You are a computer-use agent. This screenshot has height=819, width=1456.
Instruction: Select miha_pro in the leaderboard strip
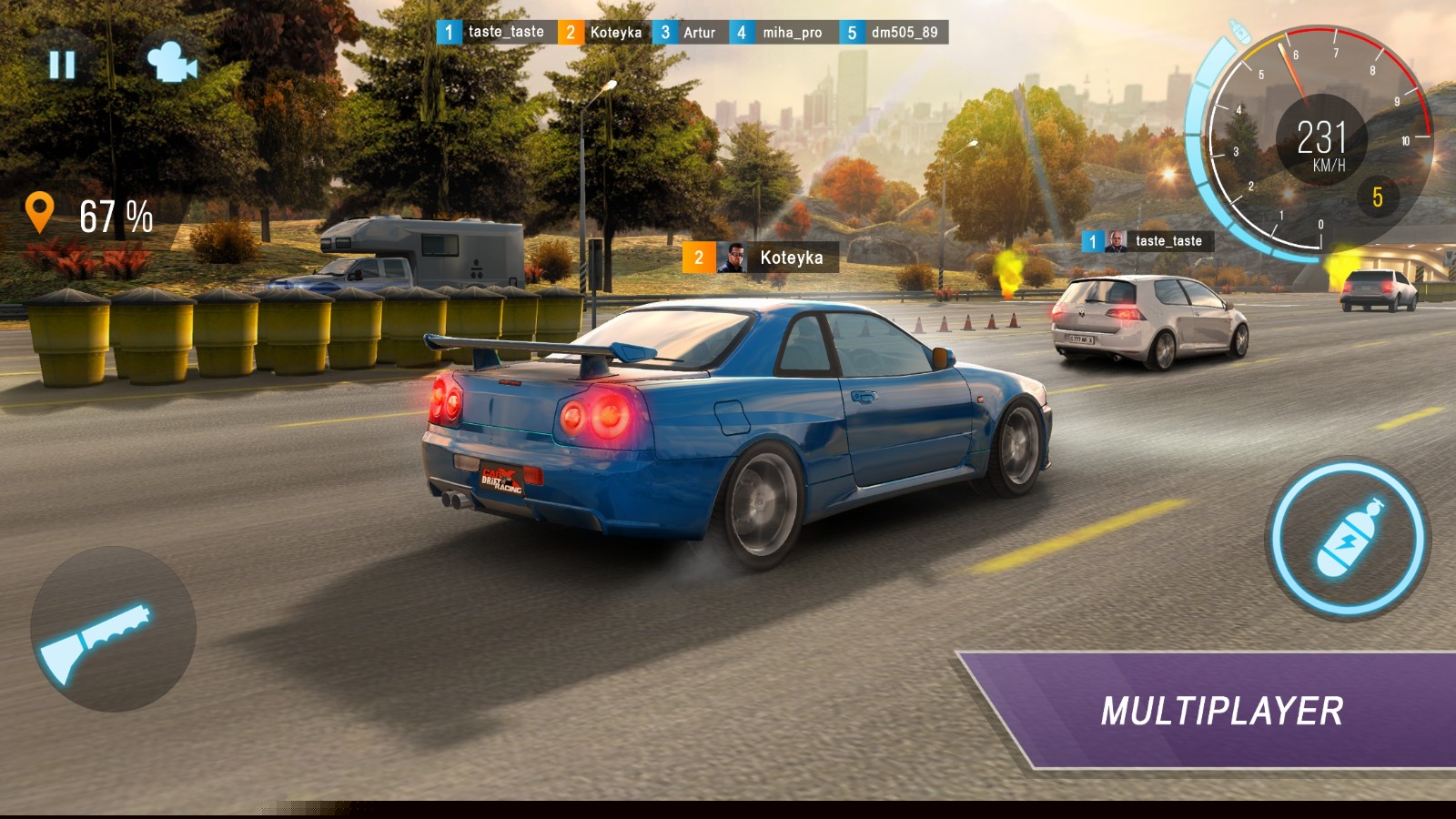(x=782, y=33)
